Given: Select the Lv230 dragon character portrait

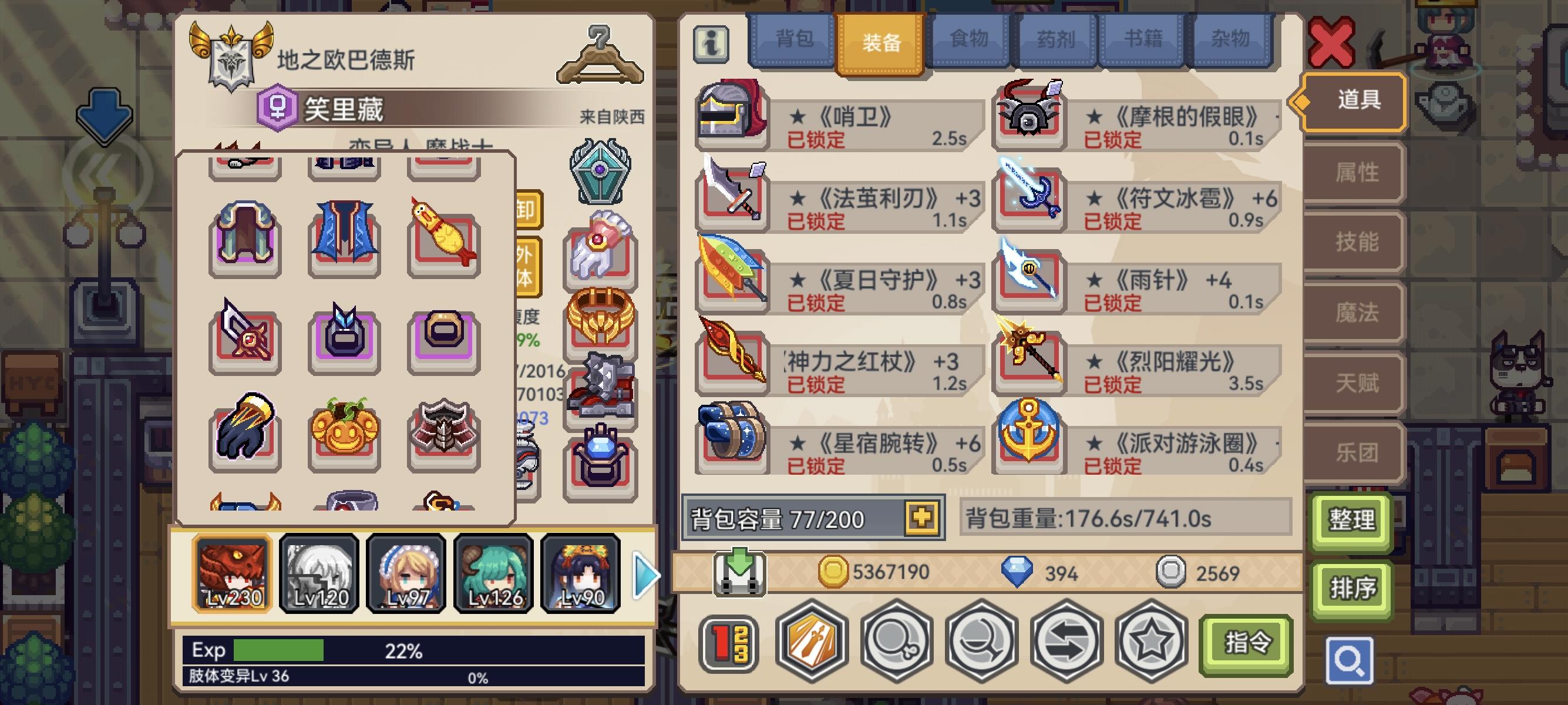Looking at the screenshot, I should (231, 573).
